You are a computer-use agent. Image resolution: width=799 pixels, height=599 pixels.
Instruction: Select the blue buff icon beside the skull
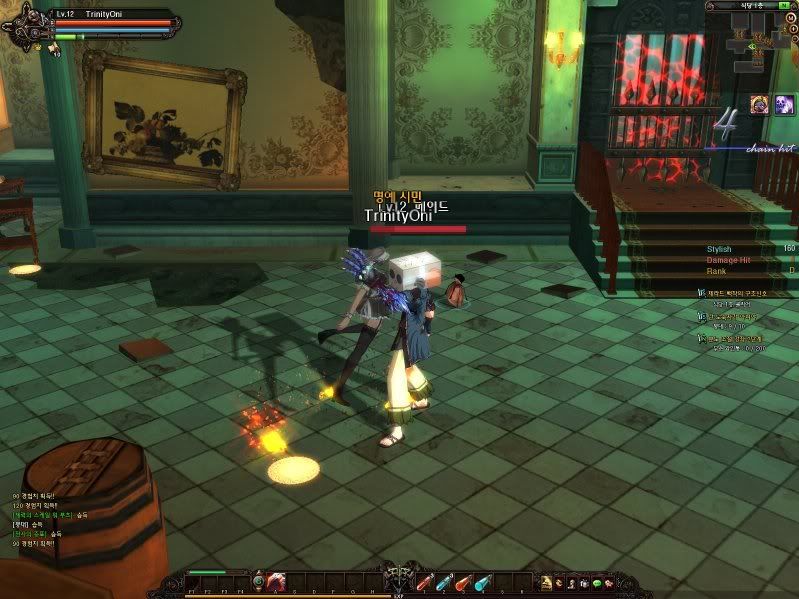[x=783, y=105]
